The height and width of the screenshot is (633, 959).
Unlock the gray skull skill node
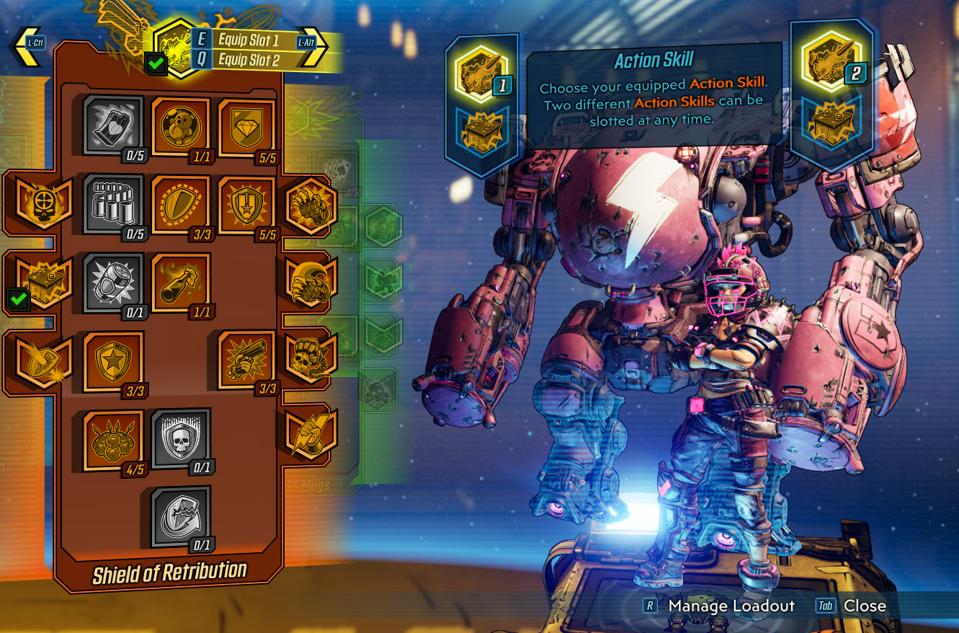[x=181, y=438]
